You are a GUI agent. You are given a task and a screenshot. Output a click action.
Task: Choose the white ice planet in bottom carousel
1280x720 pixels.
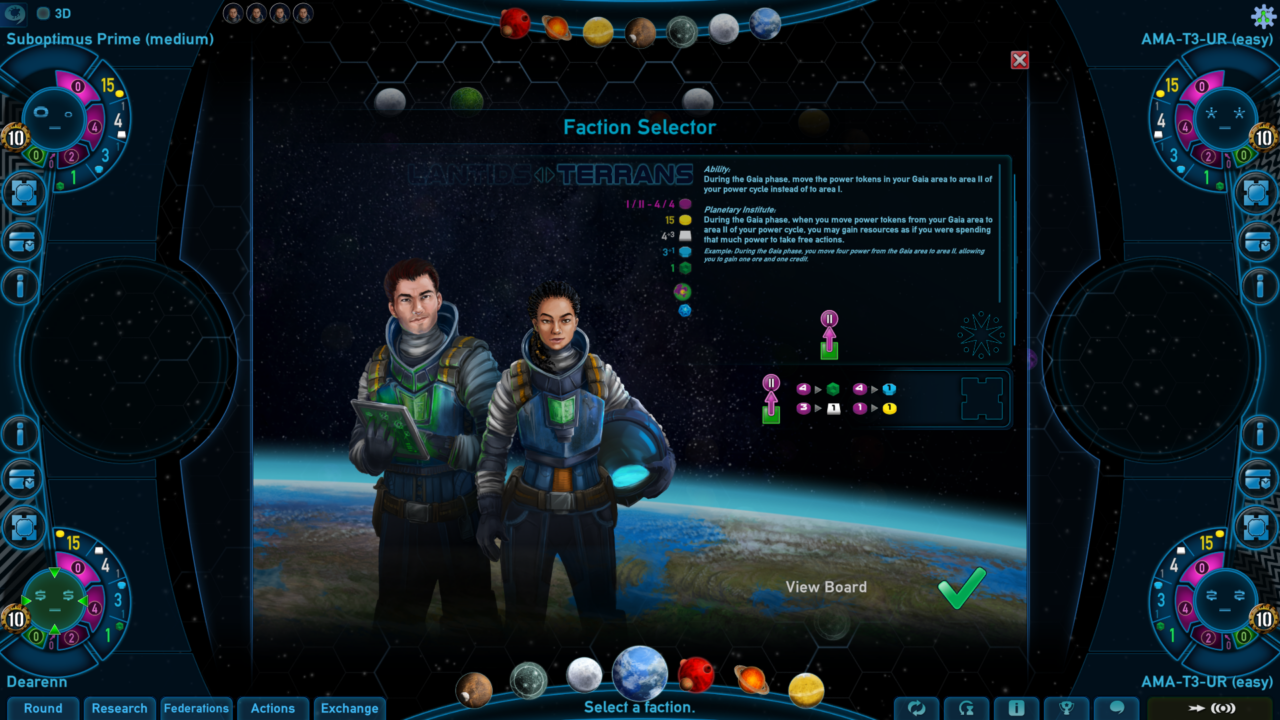point(584,674)
